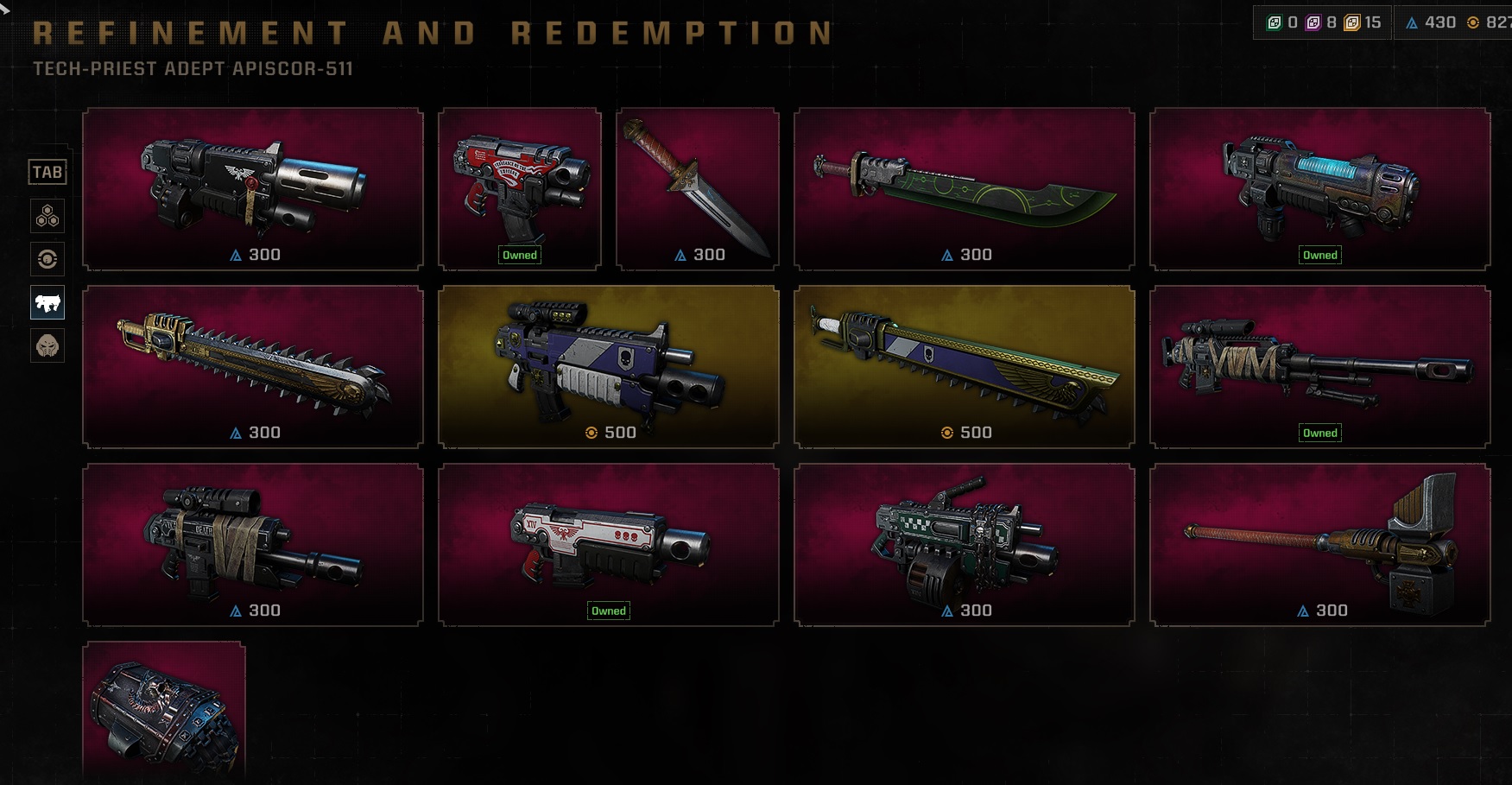Choose the gold-trimmed chainsword skin
This screenshot has width=1512, height=785.
coord(252,367)
